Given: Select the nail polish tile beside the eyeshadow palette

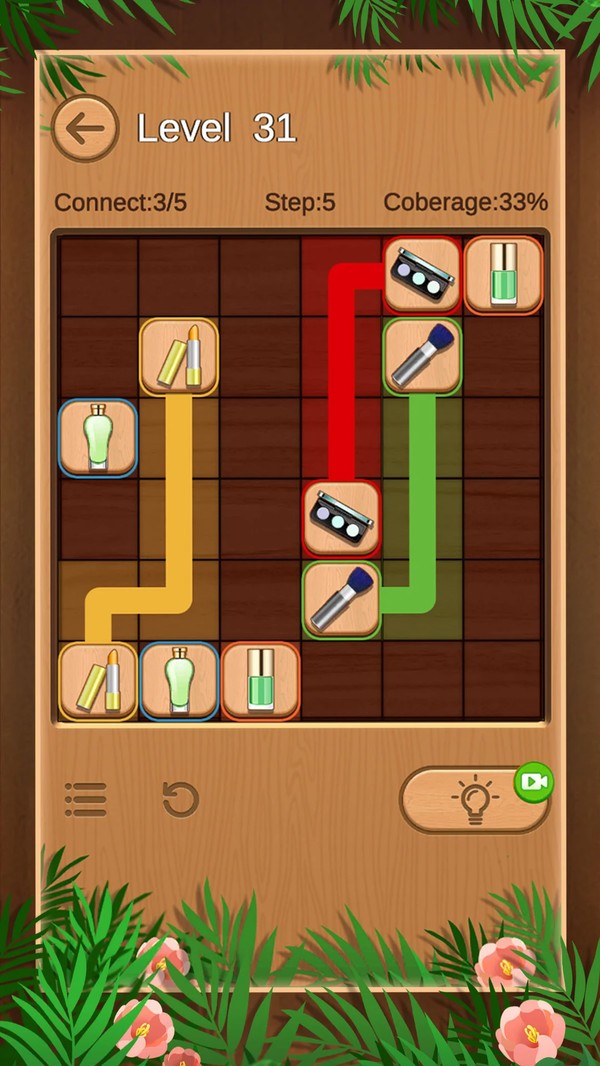Looking at the screenshot, I should (x=503, y=275).
